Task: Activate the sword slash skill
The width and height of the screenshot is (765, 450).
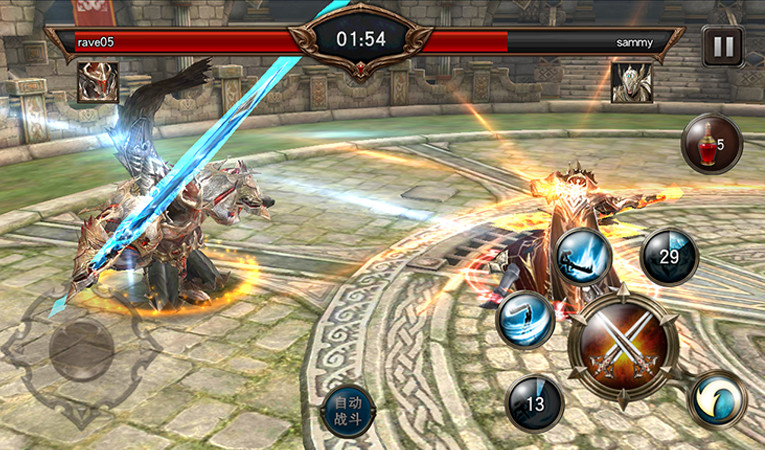Action: pos(584,256)
